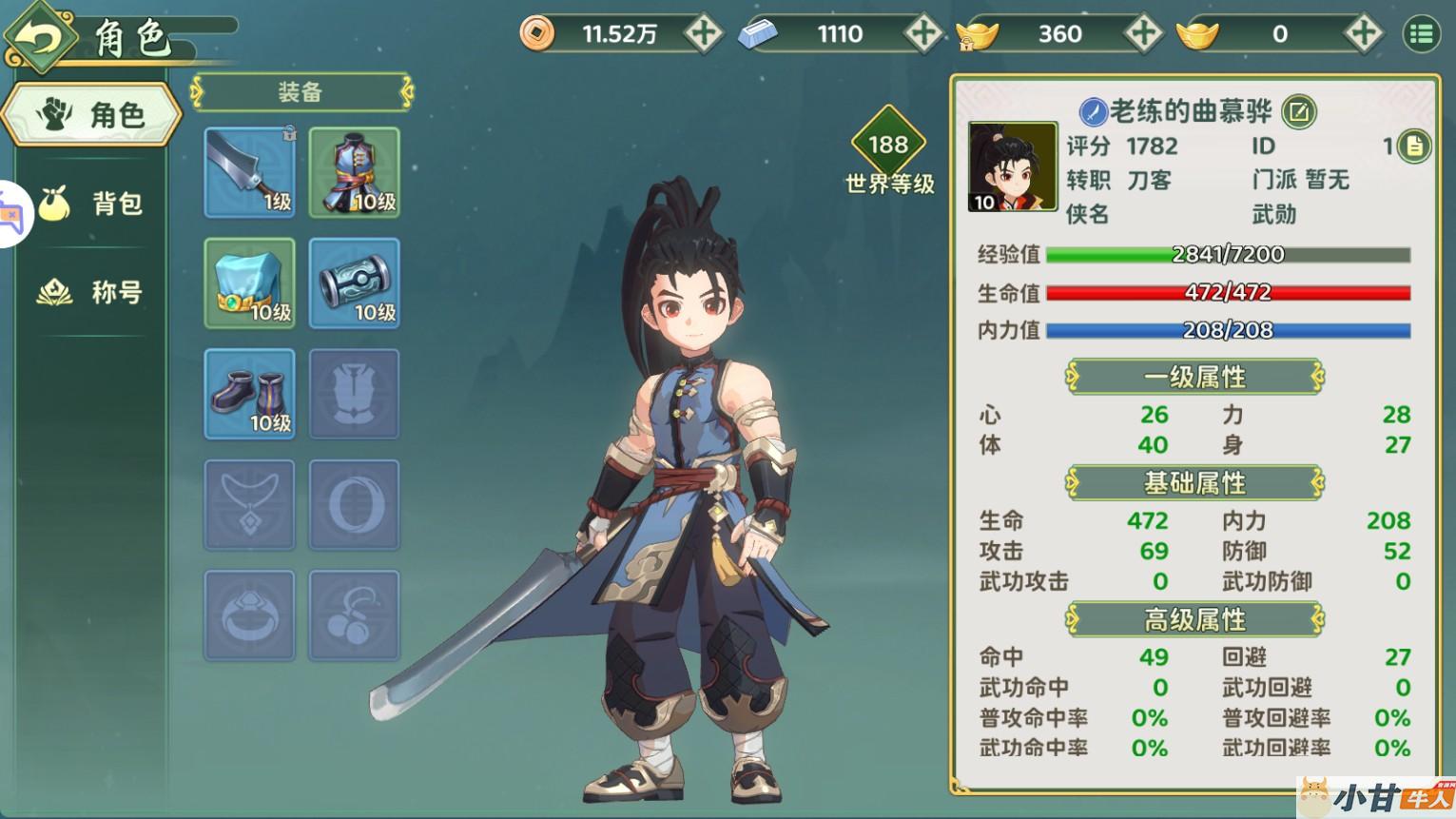1456x819 pixels.
Task: Open the chat bubble on the left edge
Action: [11, 214]
